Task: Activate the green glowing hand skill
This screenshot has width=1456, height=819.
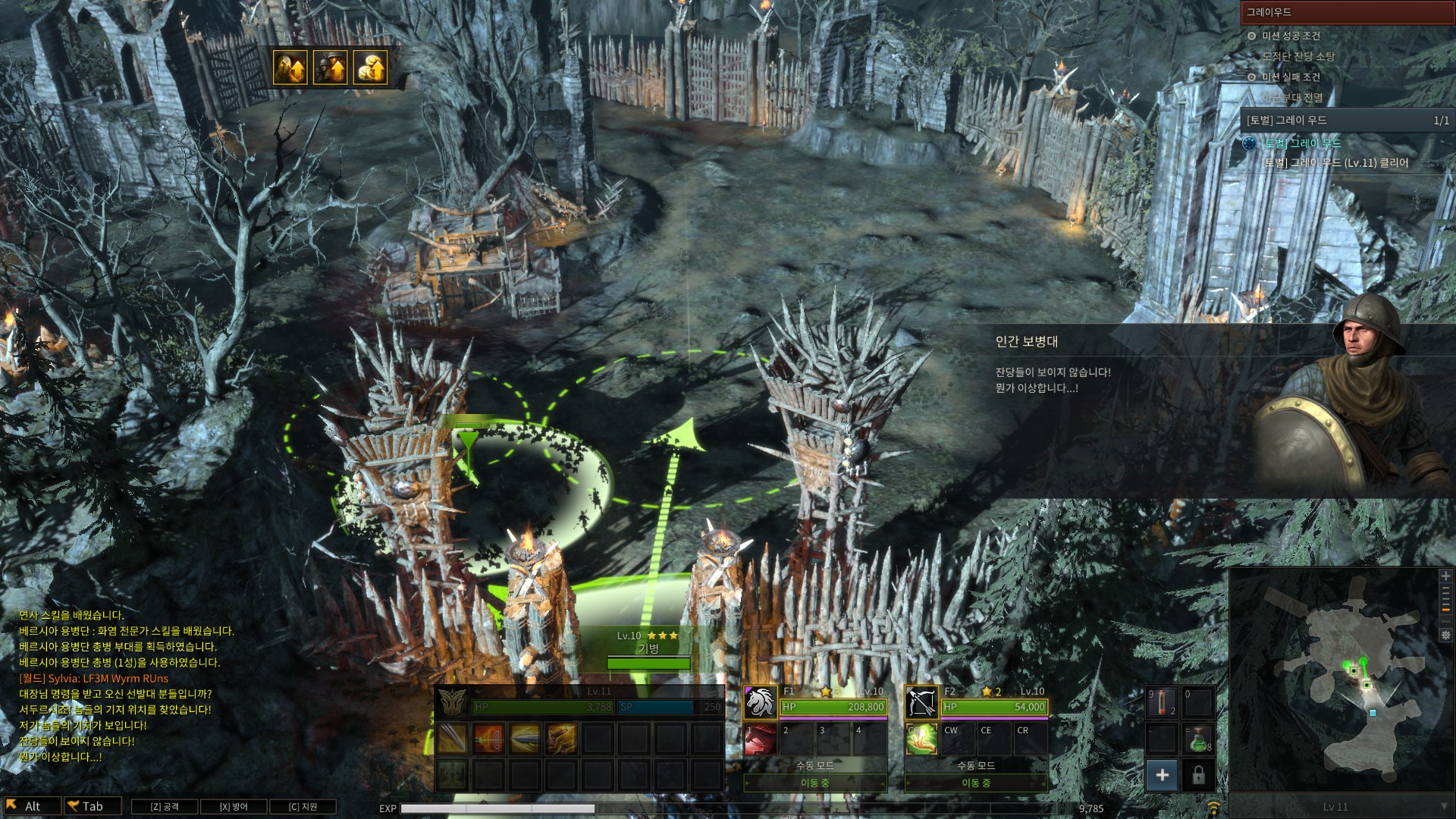Action: [x=921, y=739]
